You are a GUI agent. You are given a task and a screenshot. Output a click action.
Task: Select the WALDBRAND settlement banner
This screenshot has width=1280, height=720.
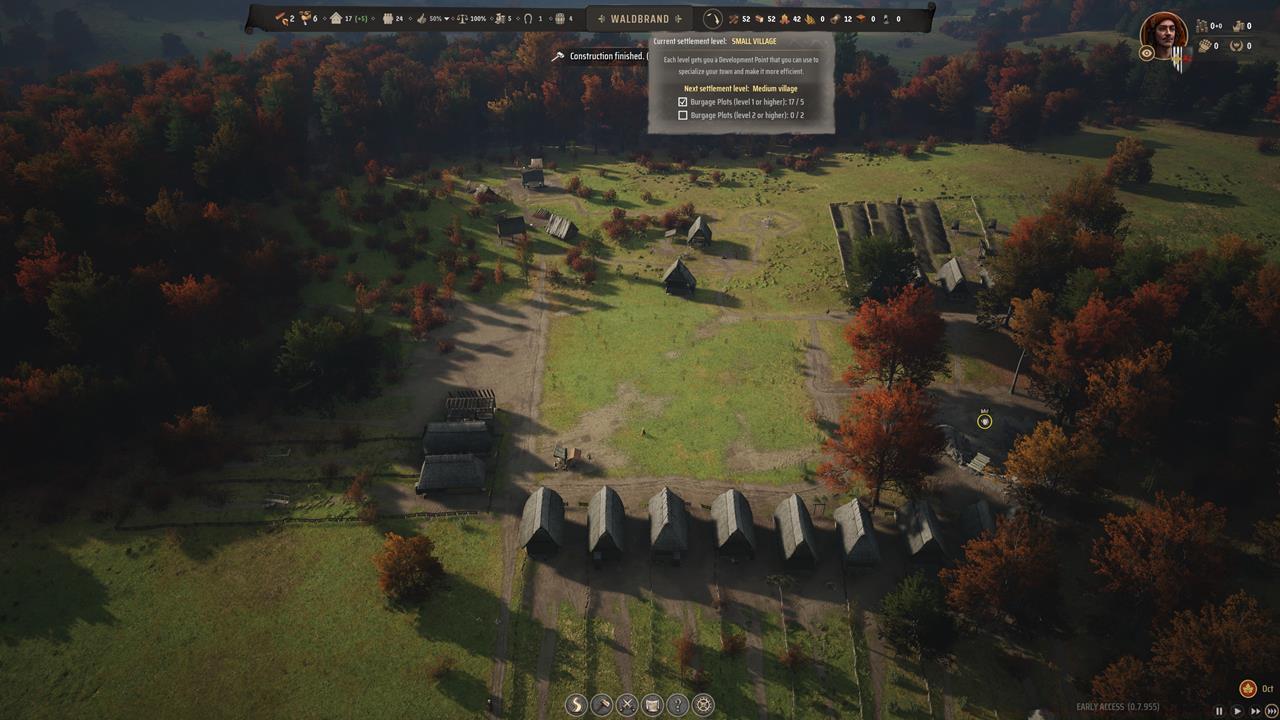coord(640,17)
